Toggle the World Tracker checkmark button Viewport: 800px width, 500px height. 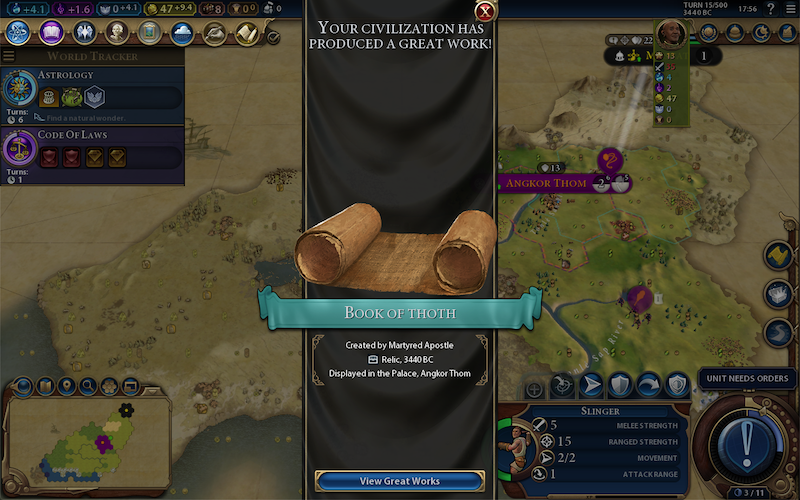273,37
